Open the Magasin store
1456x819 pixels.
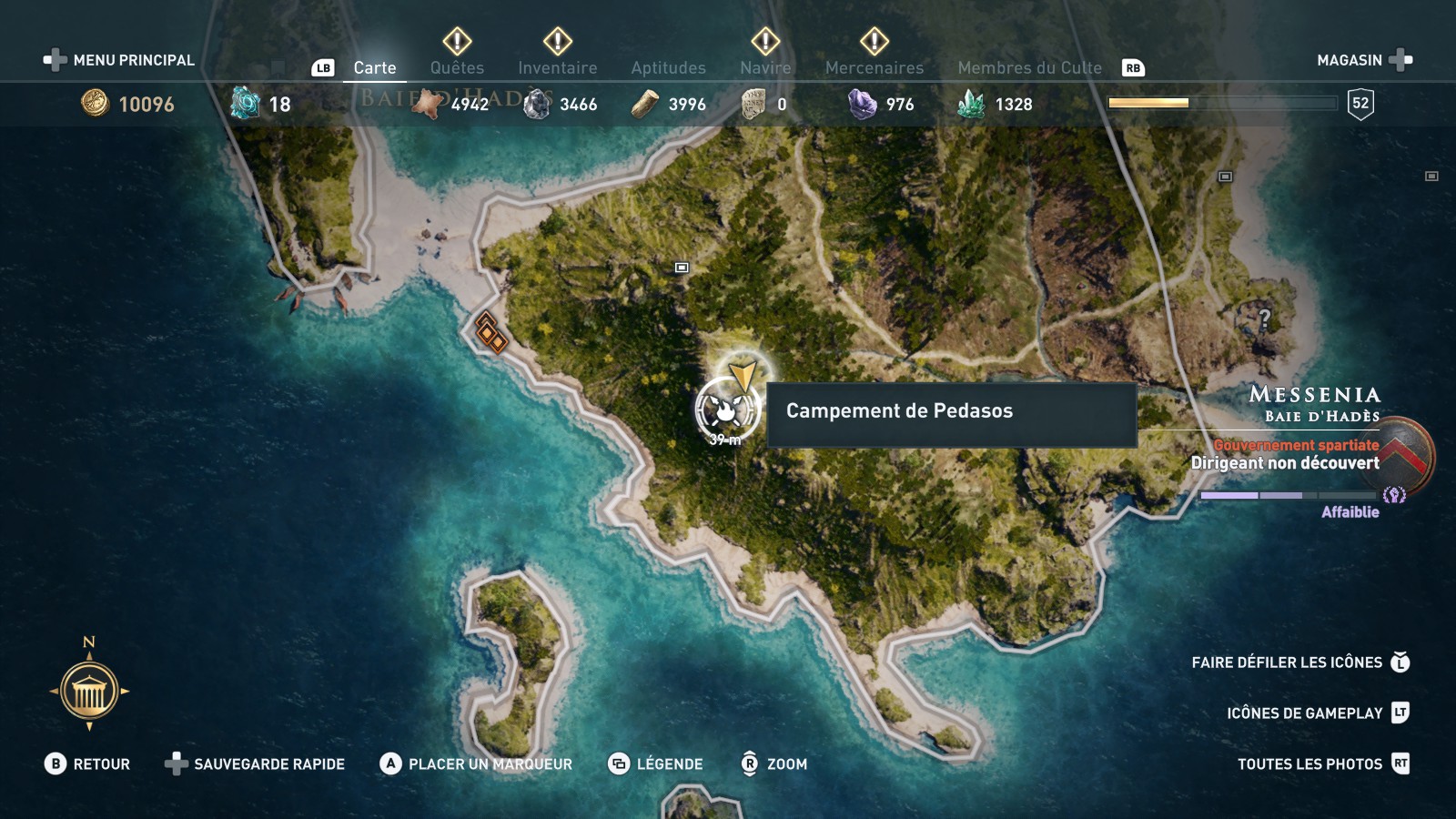coord(1363,60)
